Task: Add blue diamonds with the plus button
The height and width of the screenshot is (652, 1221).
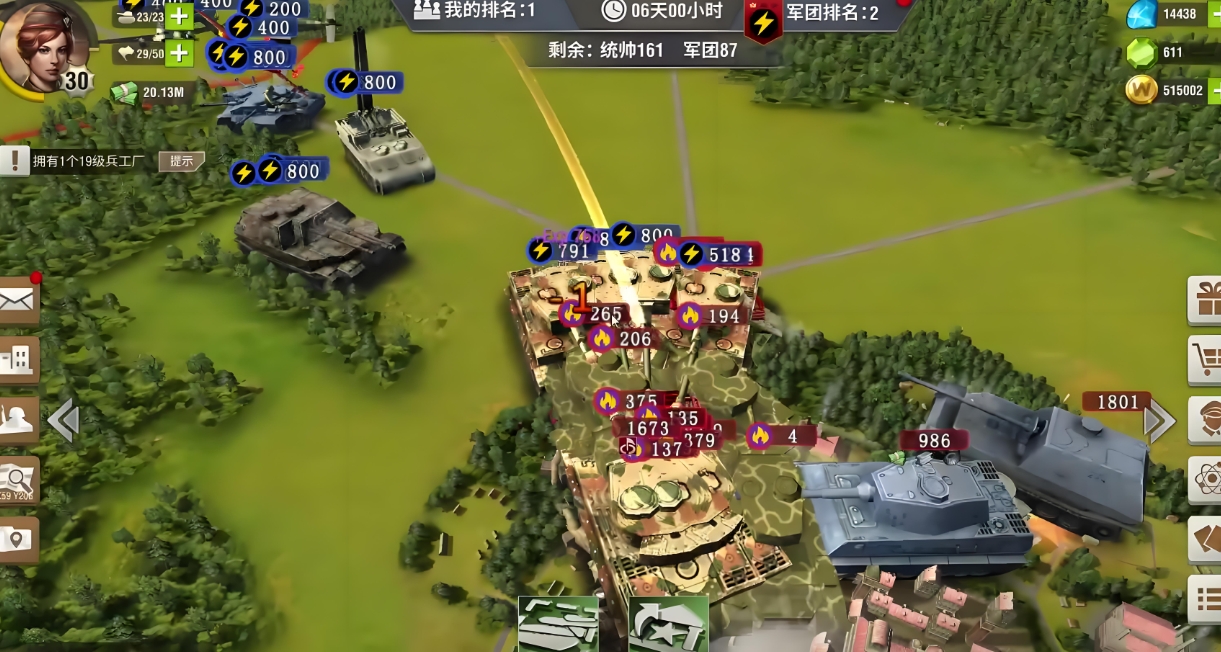Action: pyautogui.click(x=1213, y=14)
